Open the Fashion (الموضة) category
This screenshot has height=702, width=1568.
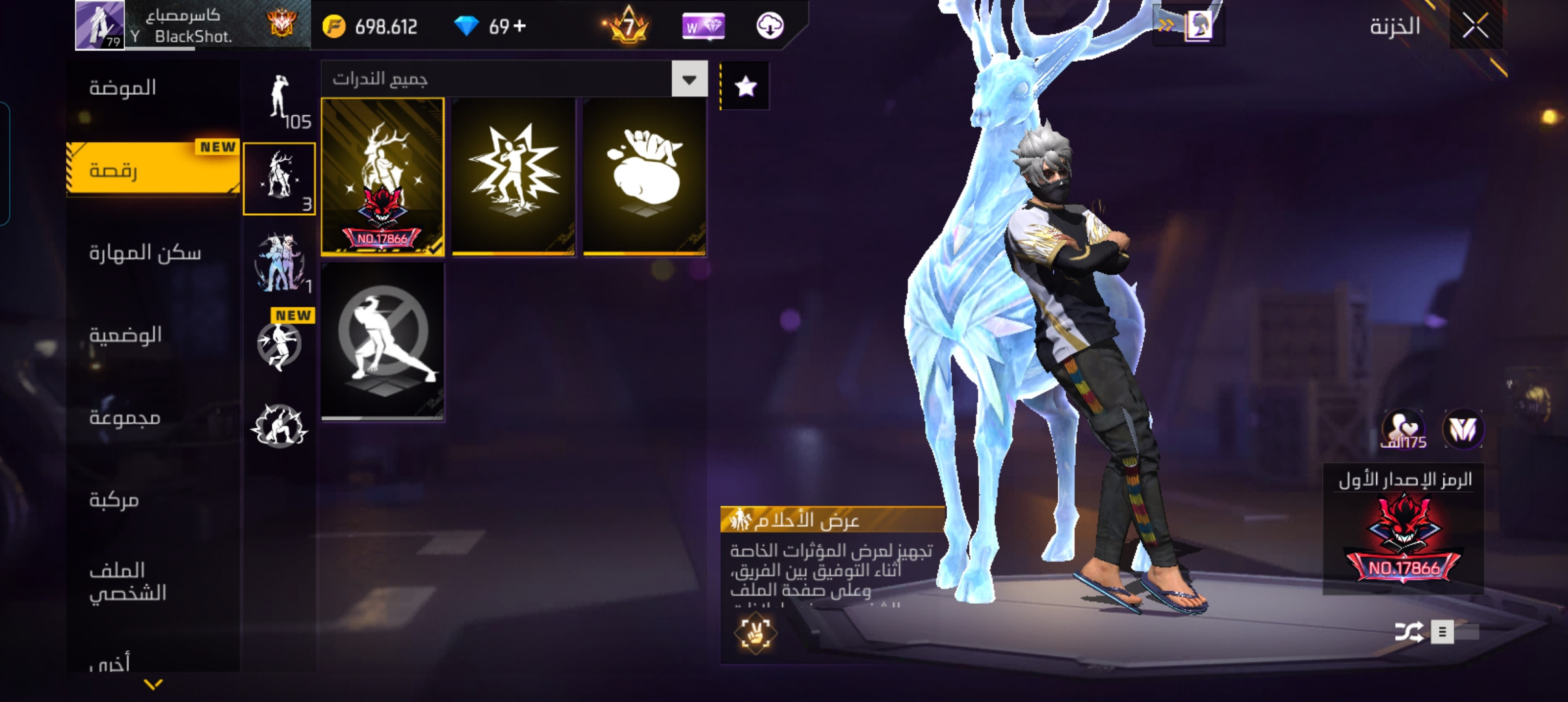point(122,88)
